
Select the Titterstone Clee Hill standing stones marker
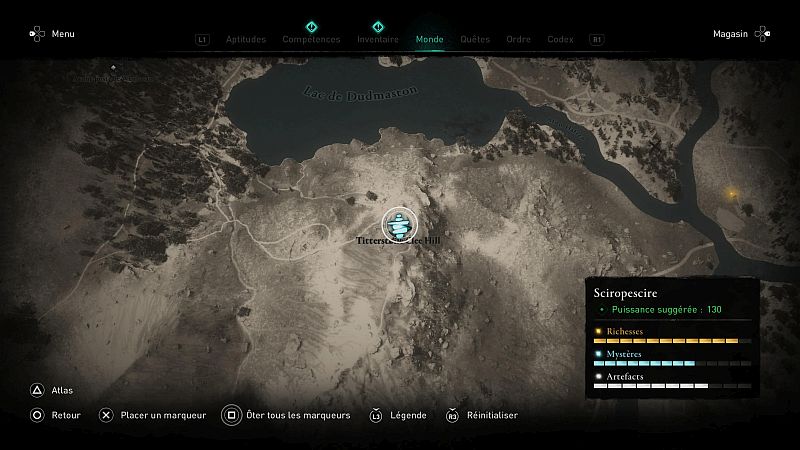[x=398, y=224]
